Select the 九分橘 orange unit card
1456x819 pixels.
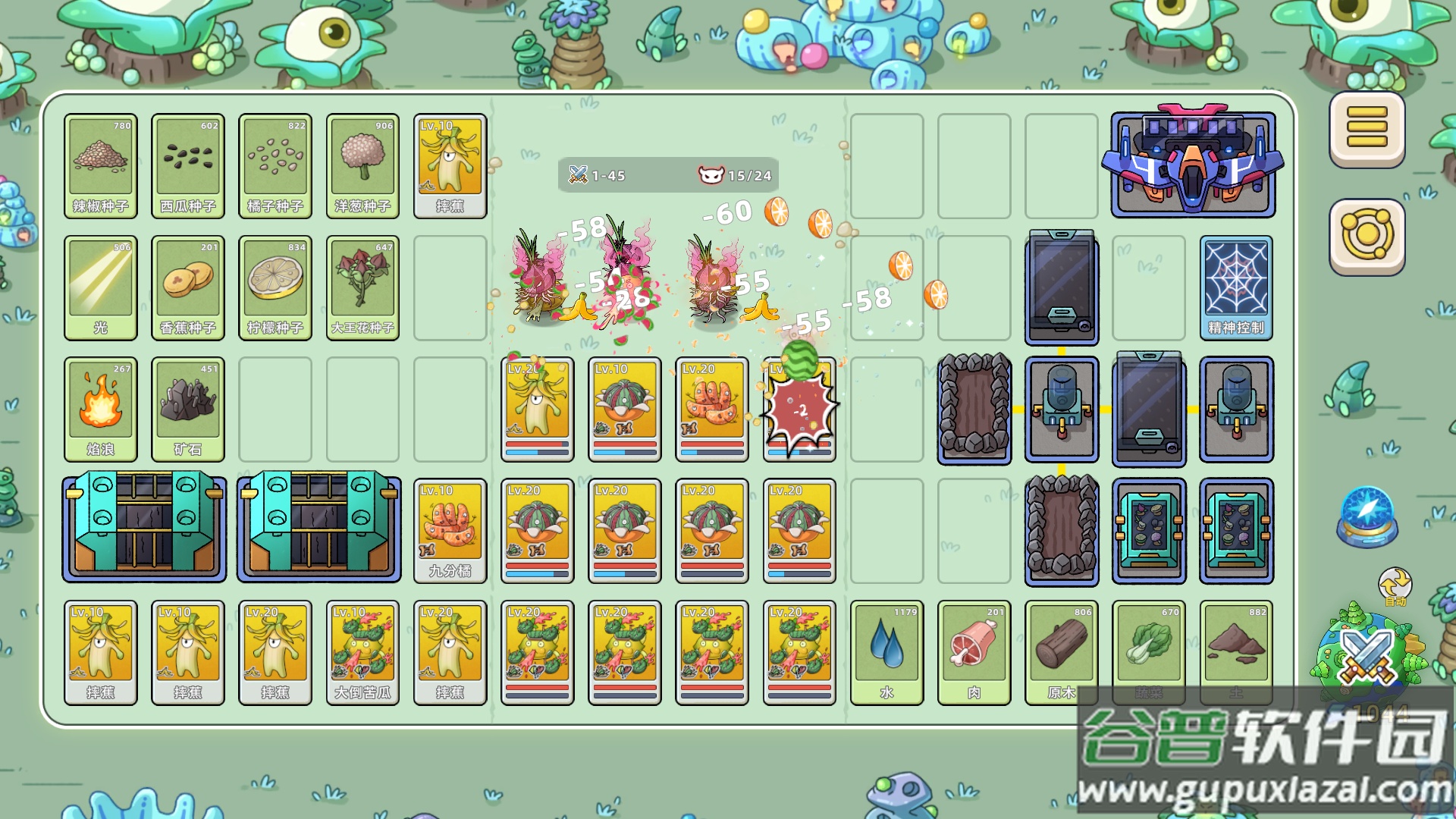tap(450, 529)
